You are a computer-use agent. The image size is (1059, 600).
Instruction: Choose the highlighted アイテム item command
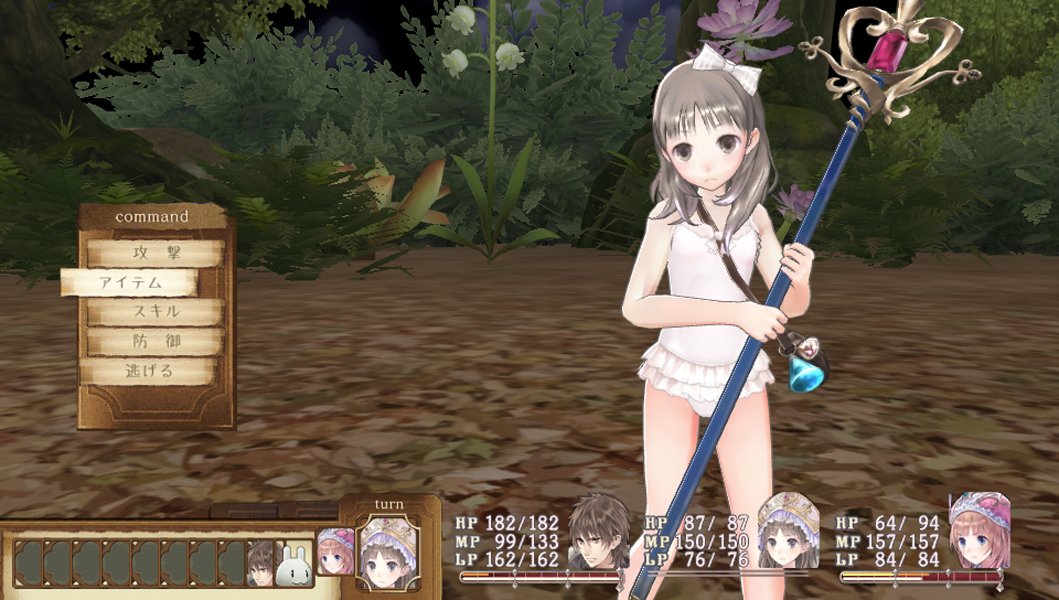131,283
